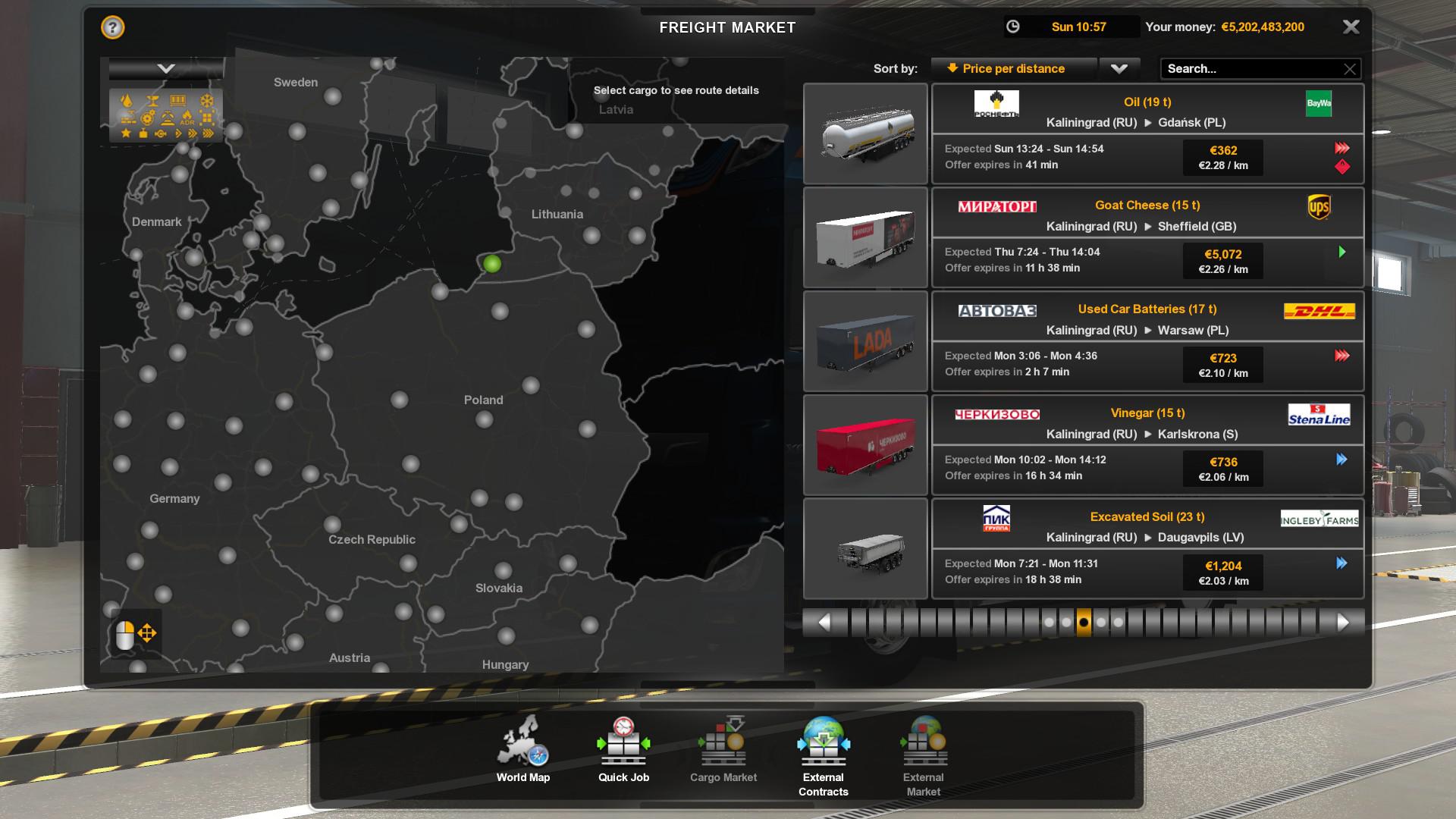This screenshot has width=1456, height=819.
Task: Open the help question mark button
Action: [x=112, y=28]
